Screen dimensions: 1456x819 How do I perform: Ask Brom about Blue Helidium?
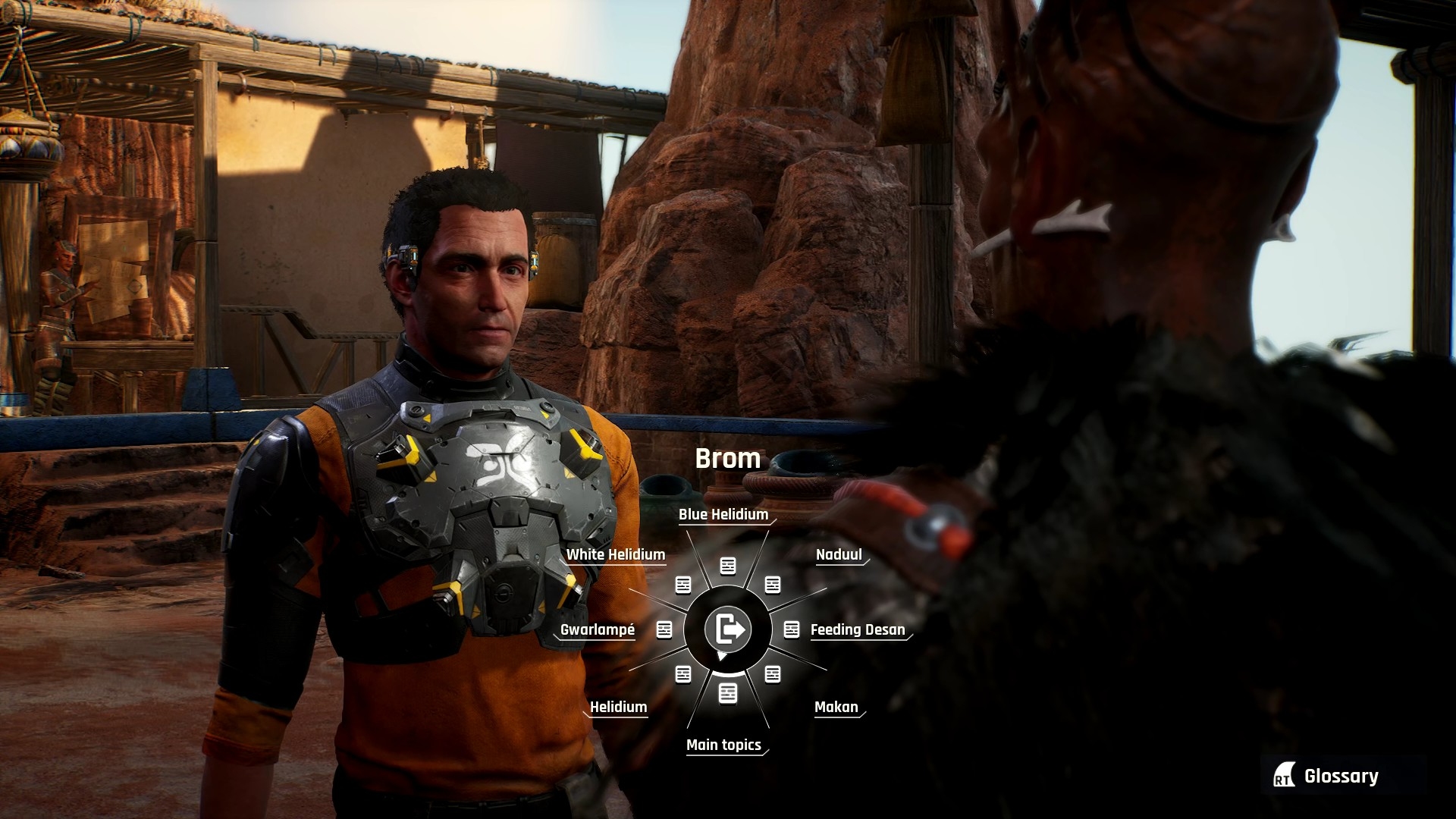[723, 515]
